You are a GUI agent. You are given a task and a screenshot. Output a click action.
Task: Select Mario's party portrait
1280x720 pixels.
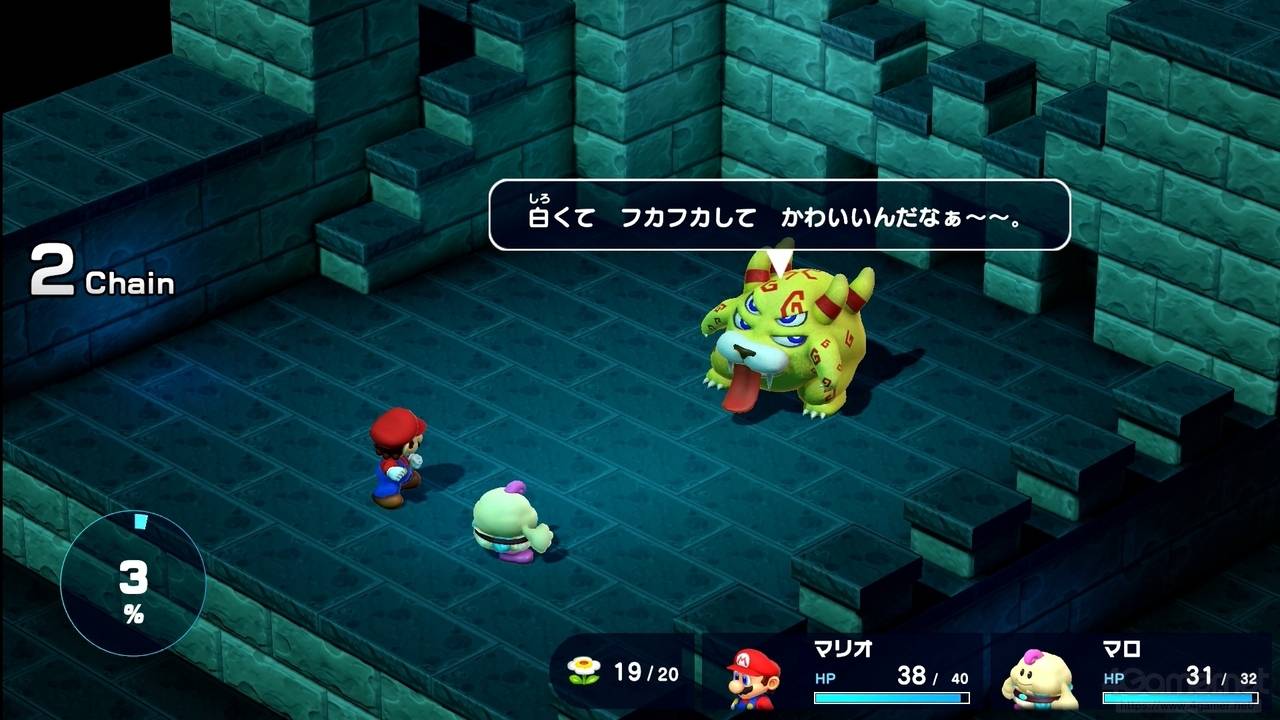point(752,677)
